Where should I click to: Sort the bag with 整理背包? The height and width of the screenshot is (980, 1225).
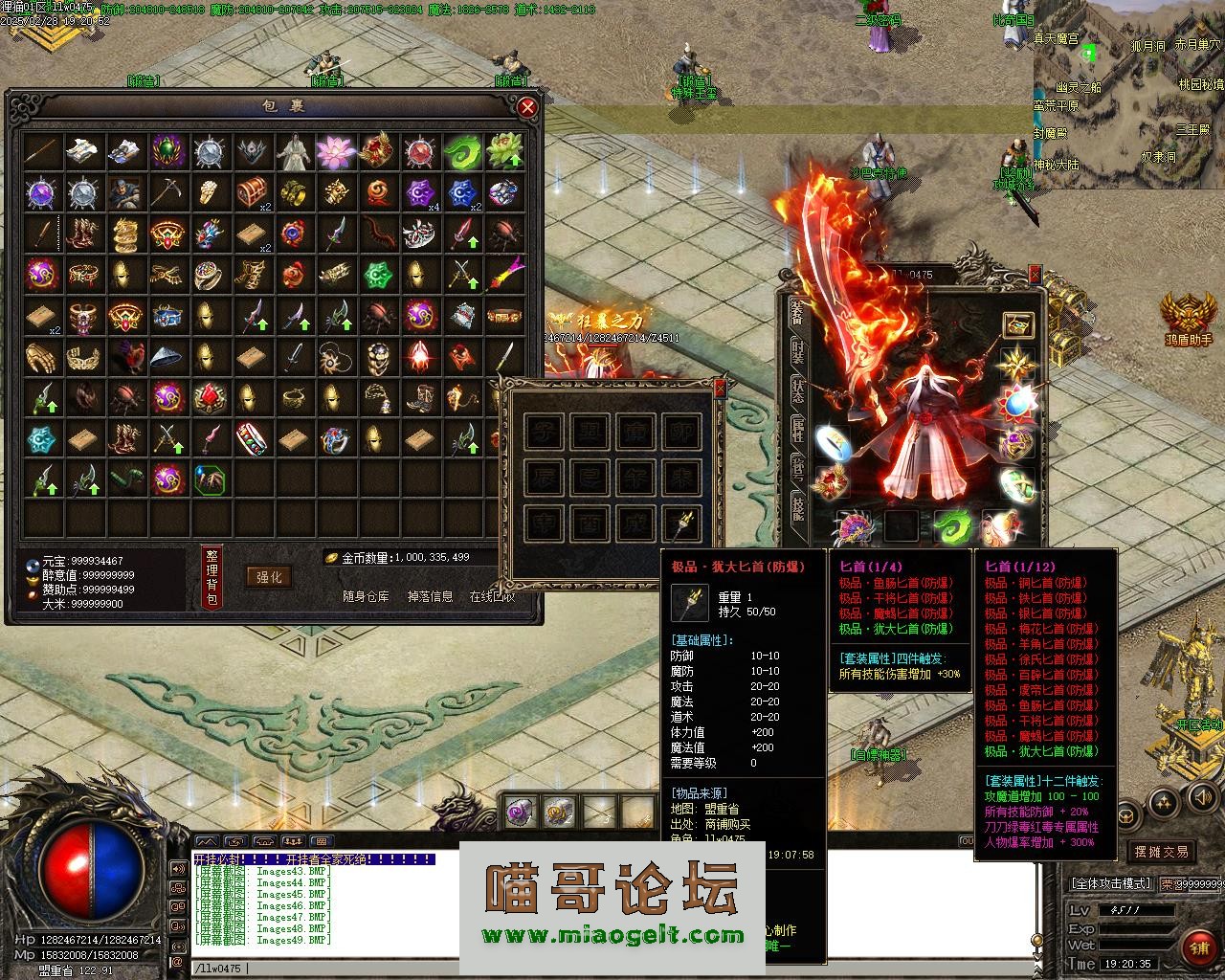point(212,577)
